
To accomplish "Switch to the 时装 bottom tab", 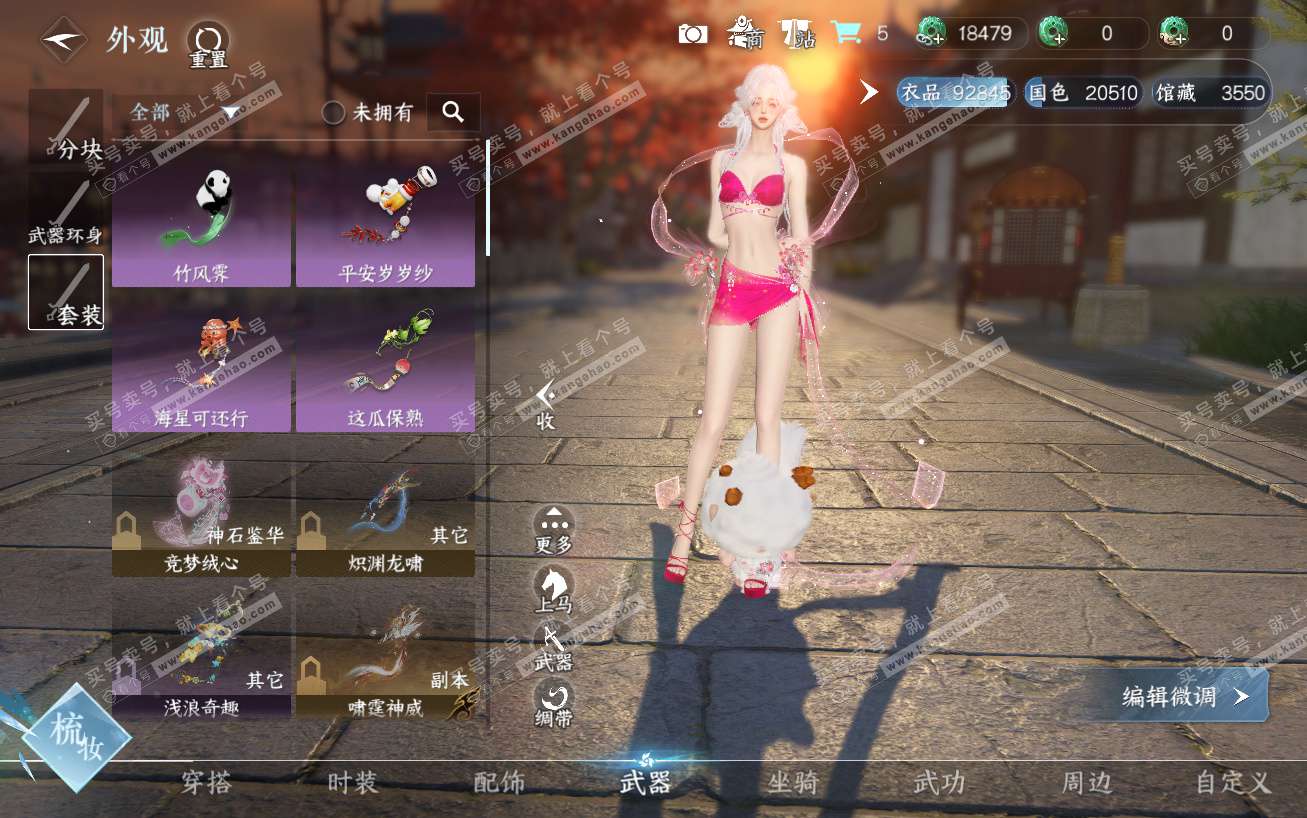I will 353,783.
